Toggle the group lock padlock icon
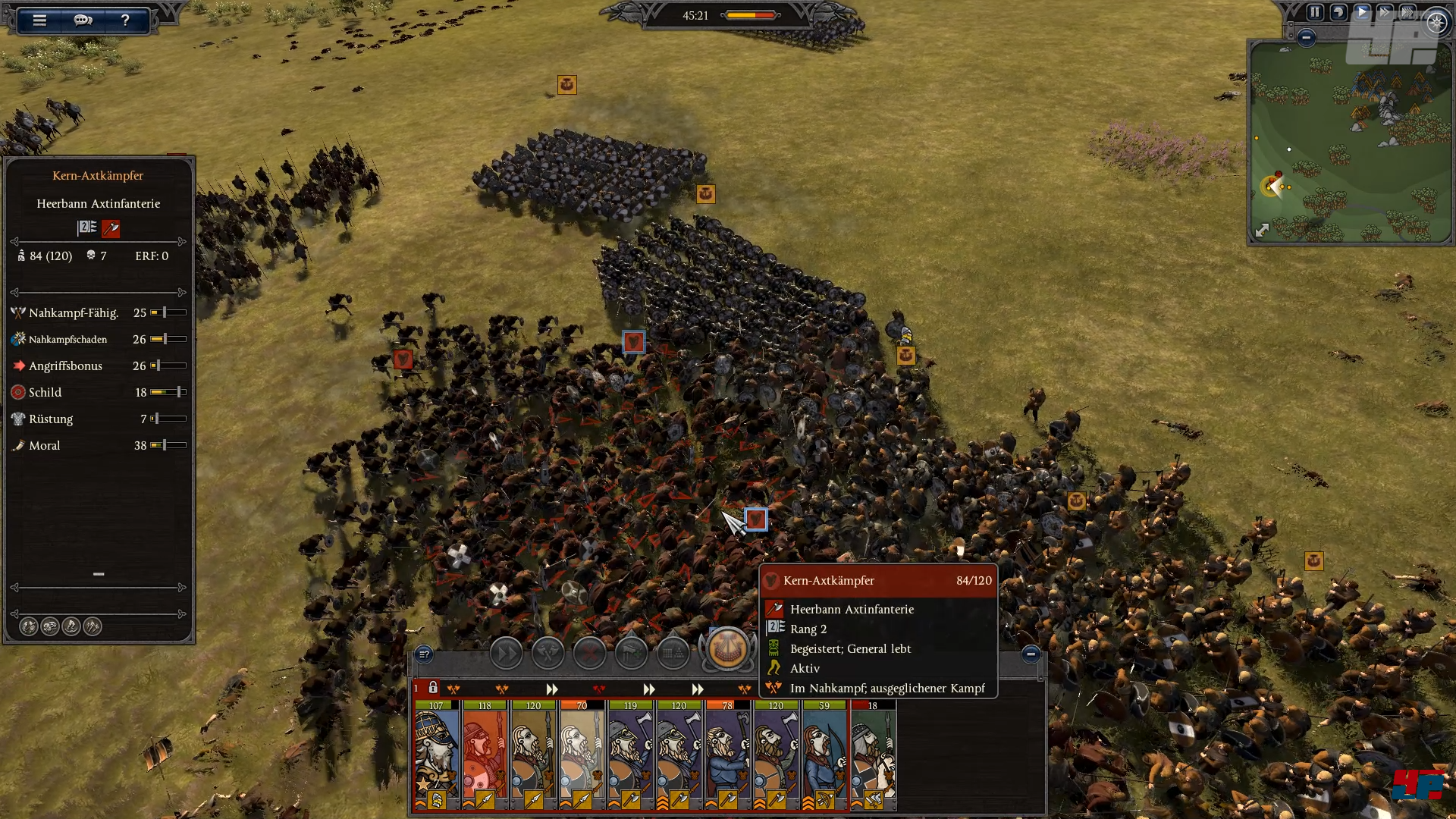This screenshot has height=819, width=1456. click(x=433, y=688)
